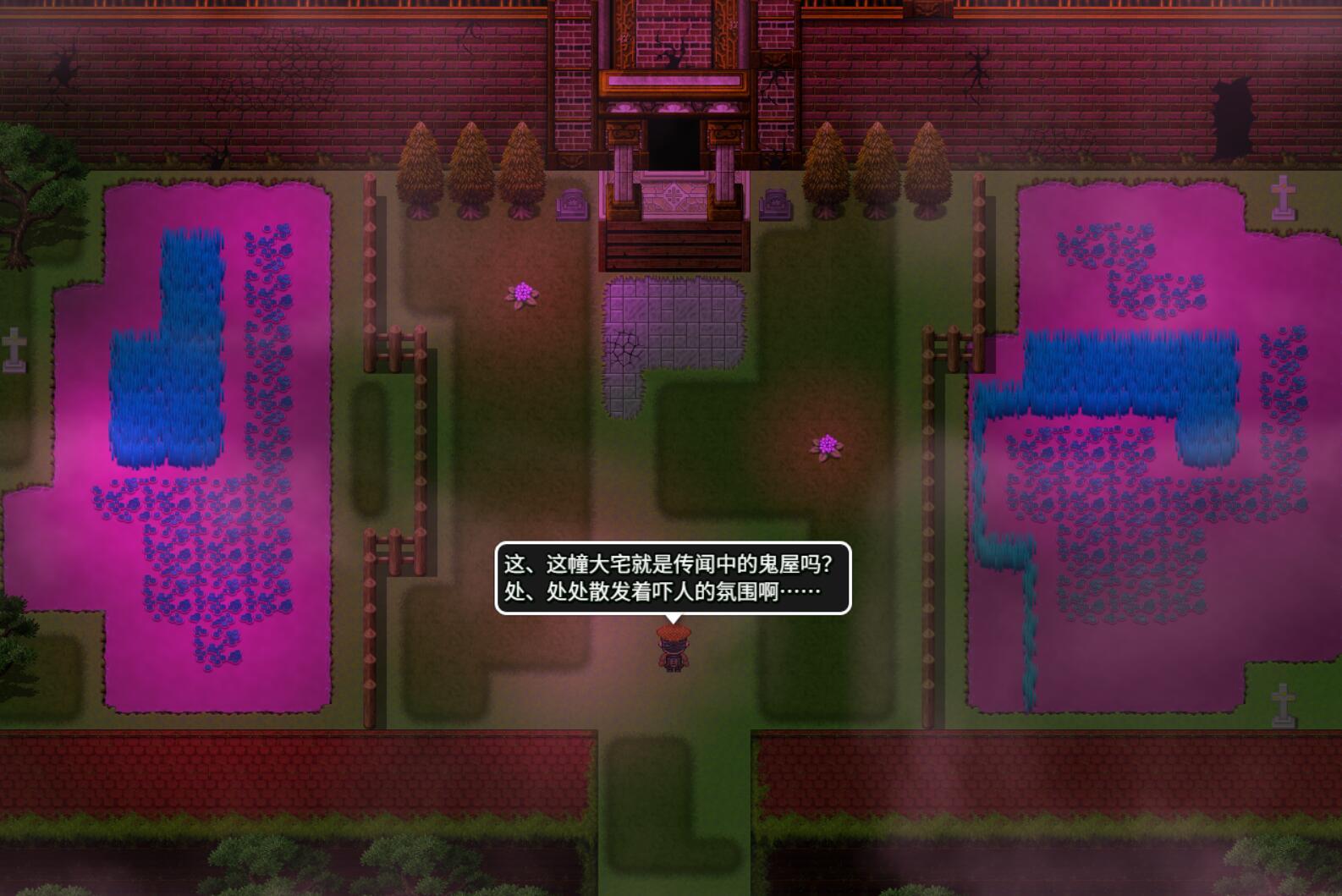Click the gravestone right of the mansion entrance
This screenshot has width=1342, height=896.
tap(775, 206)
